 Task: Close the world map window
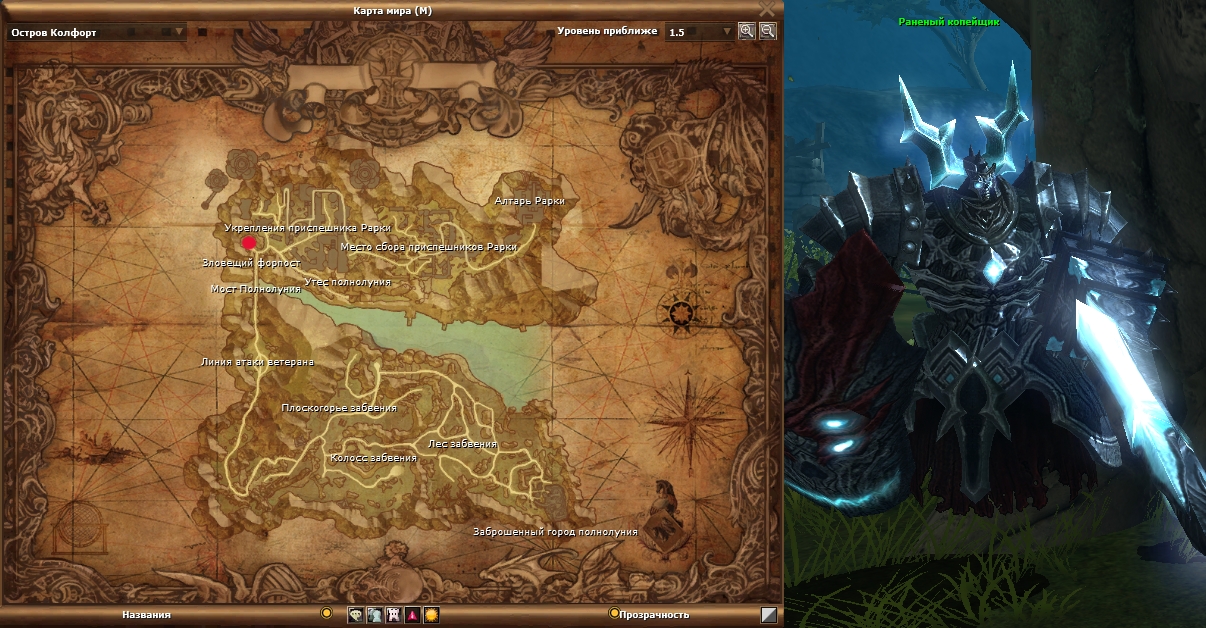(x=767, y=9)
